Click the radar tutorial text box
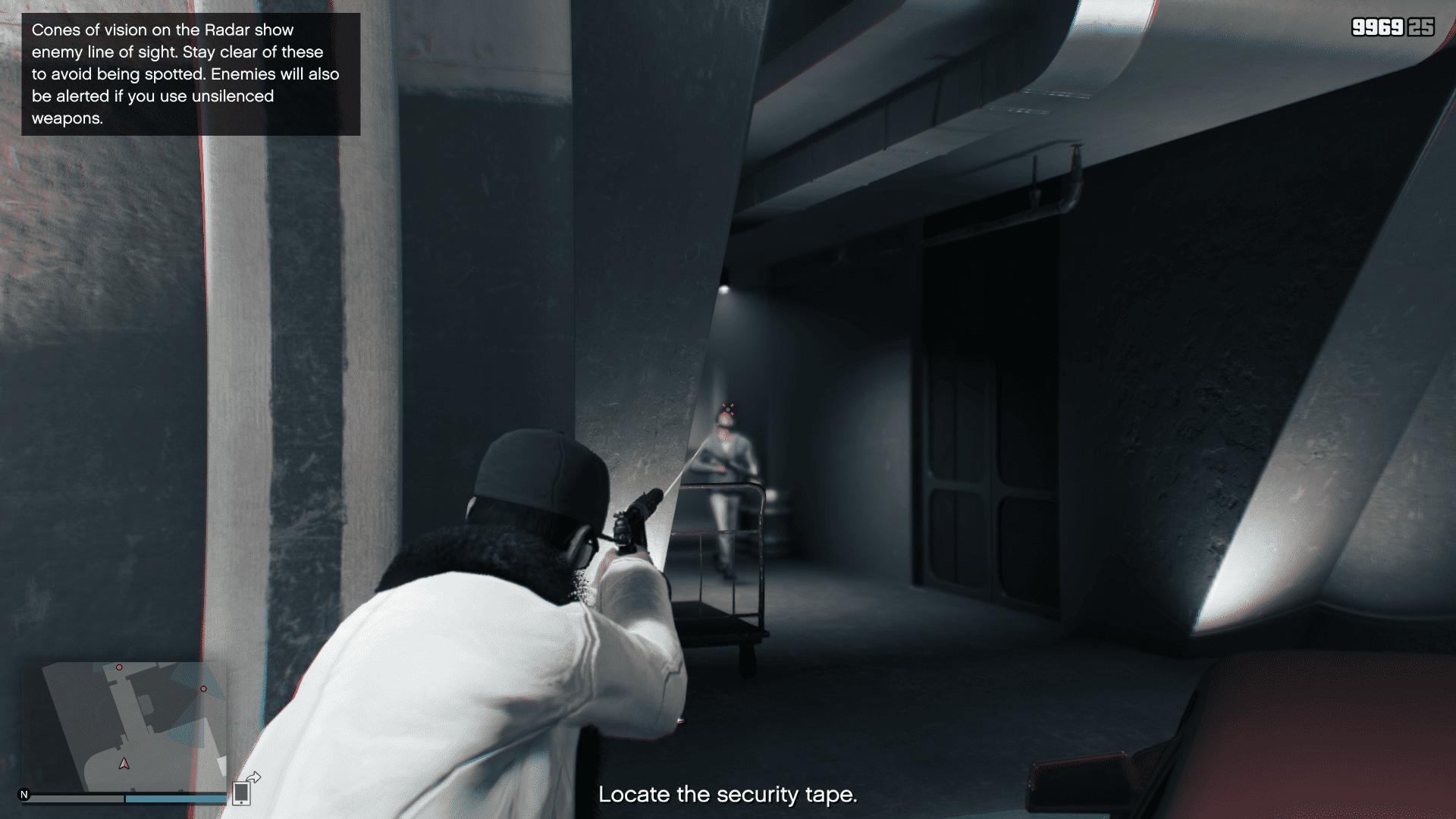The width and height of the screenshot is (1456, 819). (x=190, y=72)
